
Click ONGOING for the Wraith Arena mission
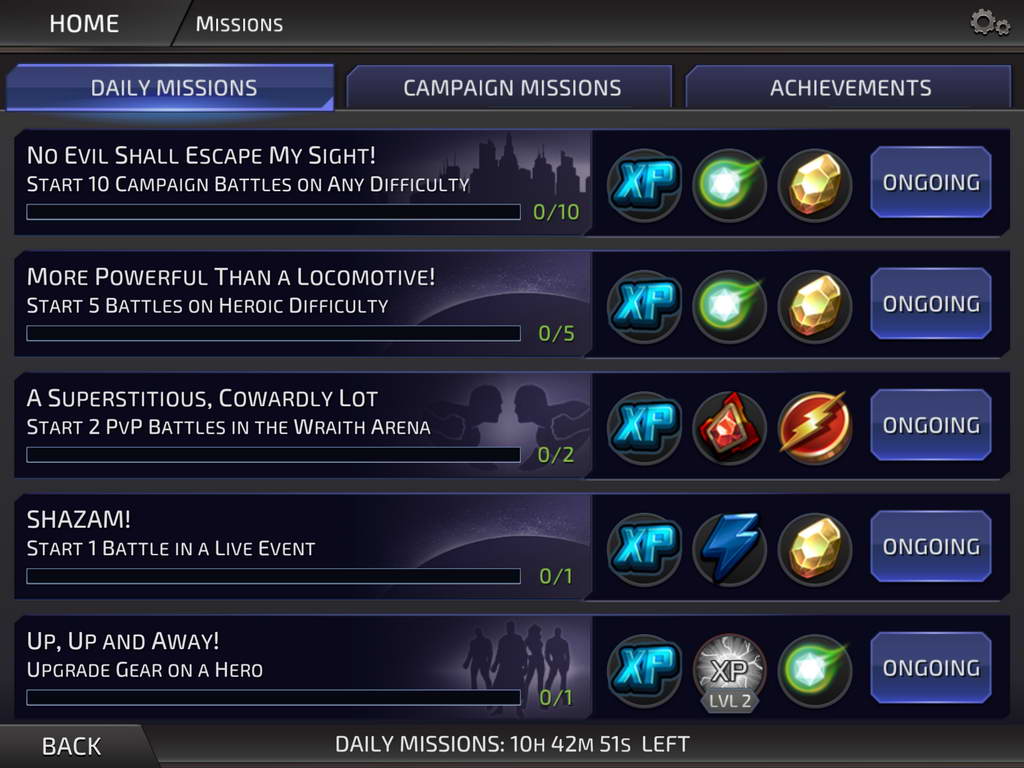click(x=930, y=425)
